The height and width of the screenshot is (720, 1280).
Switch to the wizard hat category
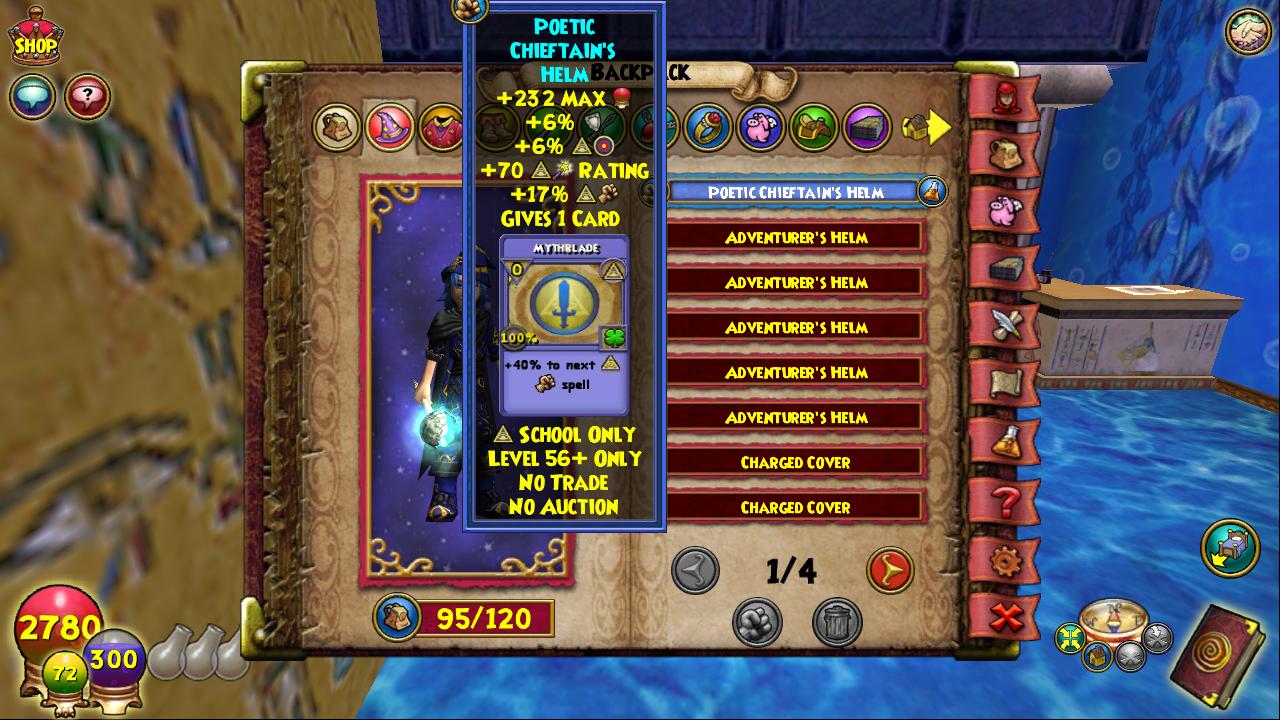pos(389,127)
